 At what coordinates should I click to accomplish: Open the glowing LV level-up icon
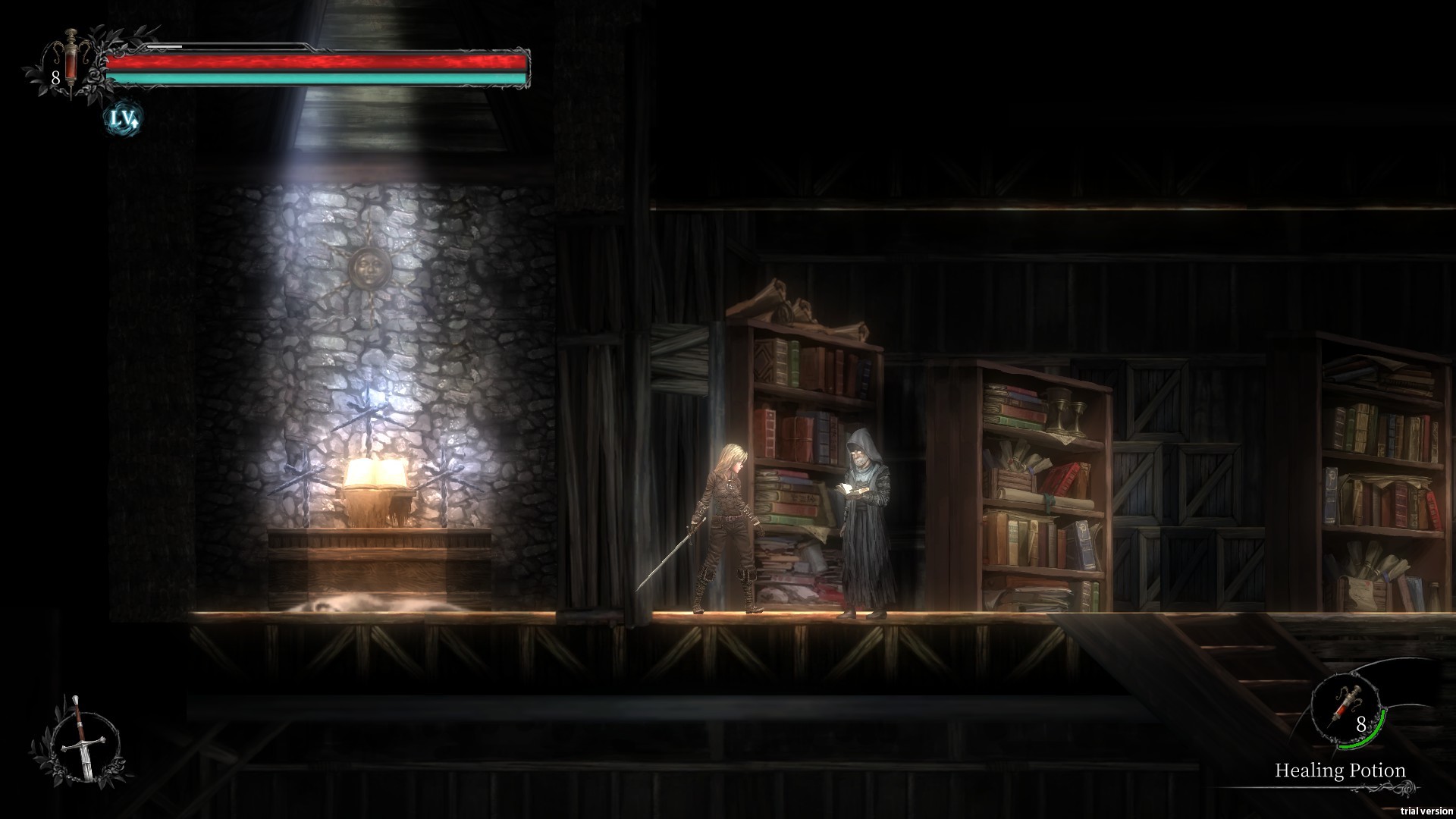click(123, 118)
